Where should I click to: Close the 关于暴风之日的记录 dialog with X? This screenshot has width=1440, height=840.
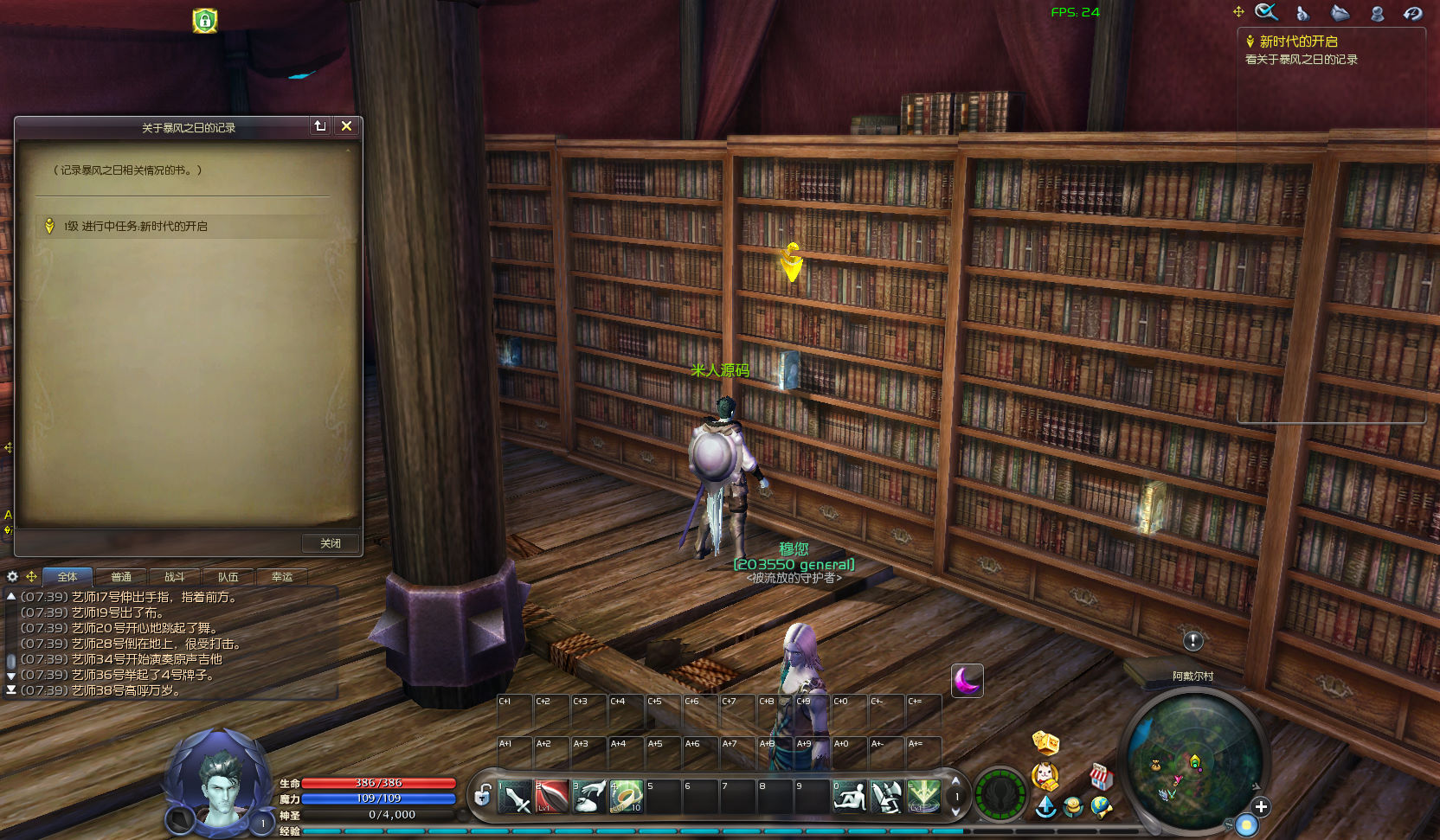pos(346,126)
